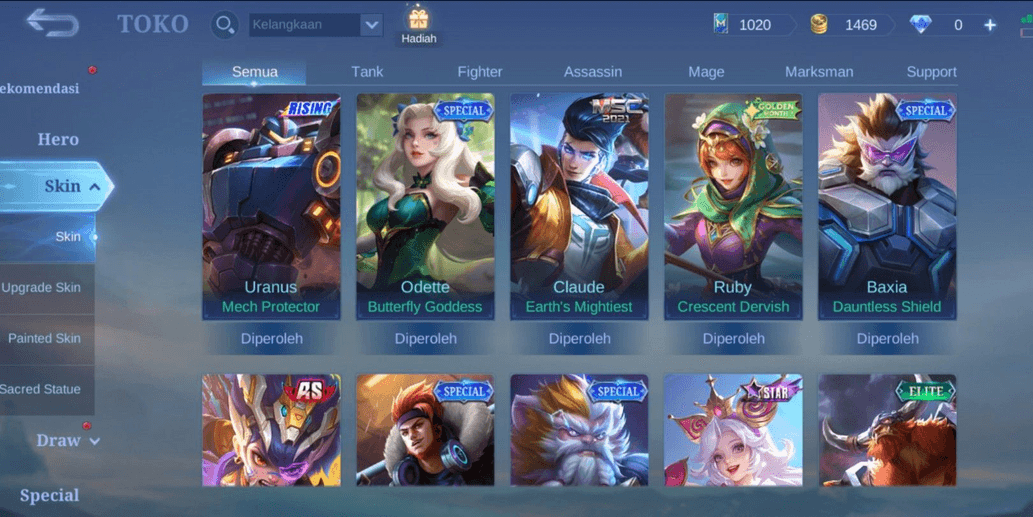Expand the Kelangkaan dropdown filter
Image resolution: width=1033 pixels, height=517 pixels.
click(x=371, y=25)
